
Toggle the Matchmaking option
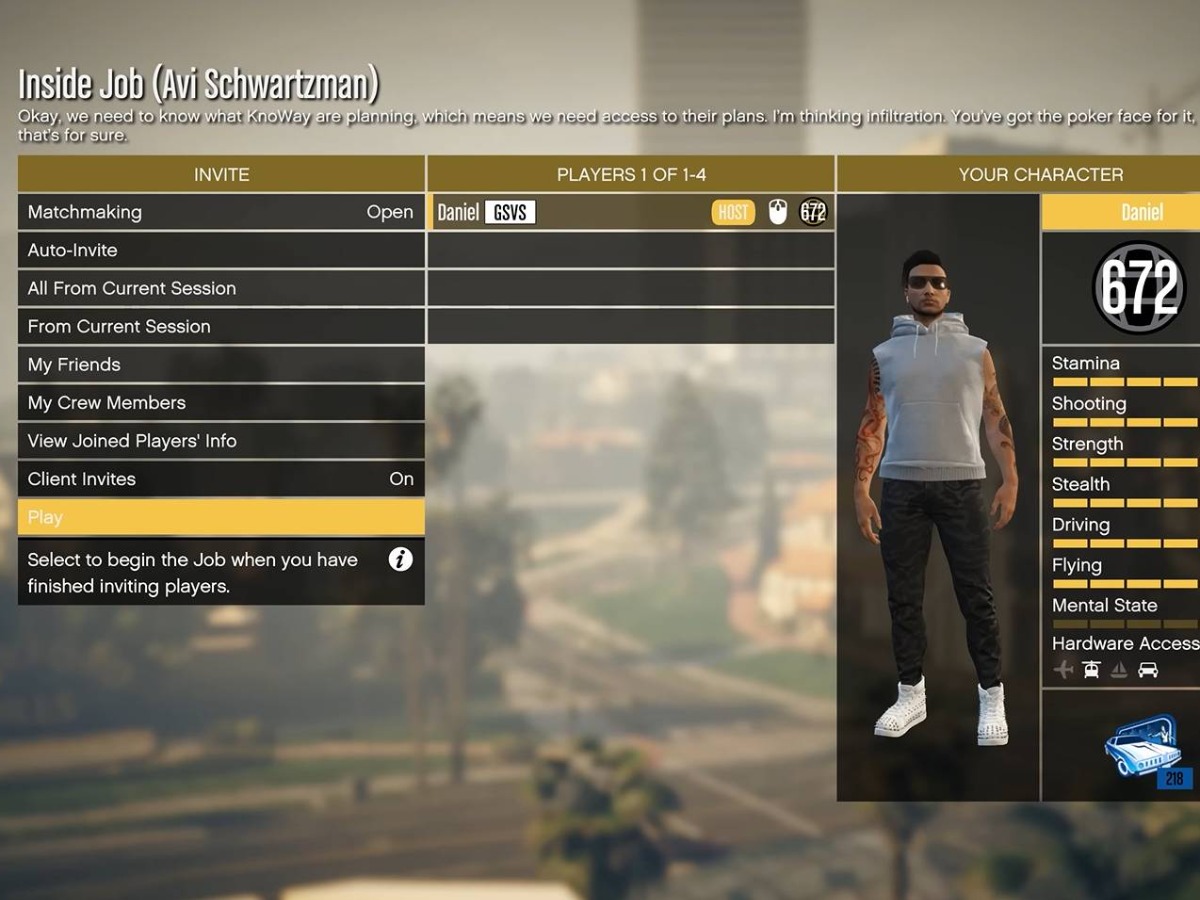pyautogui.click(x=220, y=212)
